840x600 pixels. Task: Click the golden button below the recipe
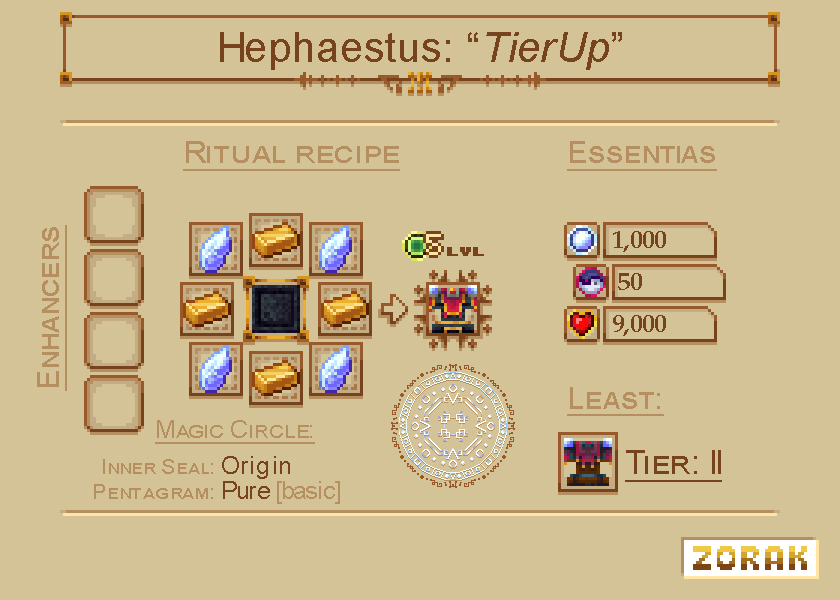(749, 558)
